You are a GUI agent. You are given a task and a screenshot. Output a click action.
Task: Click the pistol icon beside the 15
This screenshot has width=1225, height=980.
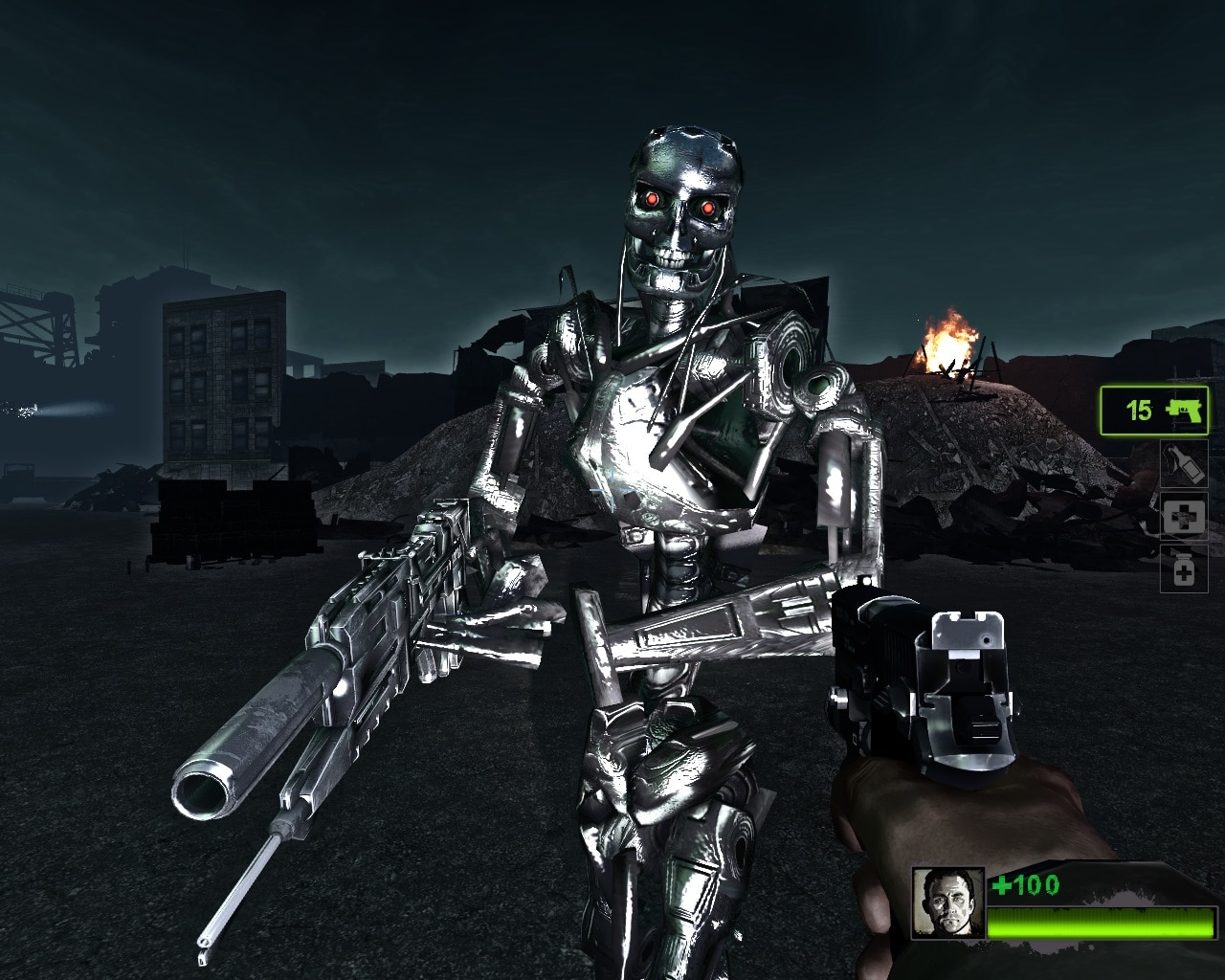pyautogui.click(x=1183, y=411)
